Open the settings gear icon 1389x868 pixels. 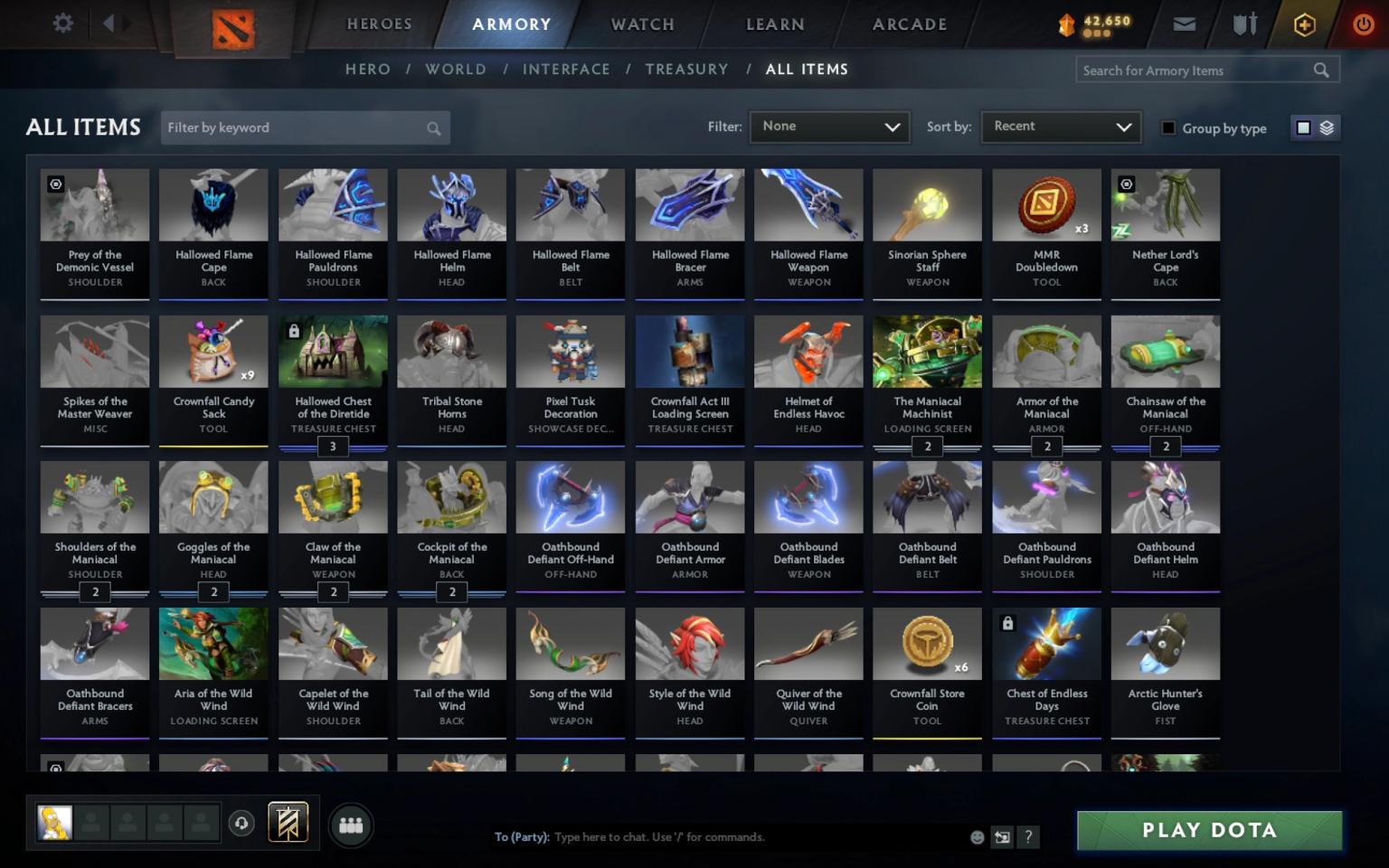click(x=61, y=24)
